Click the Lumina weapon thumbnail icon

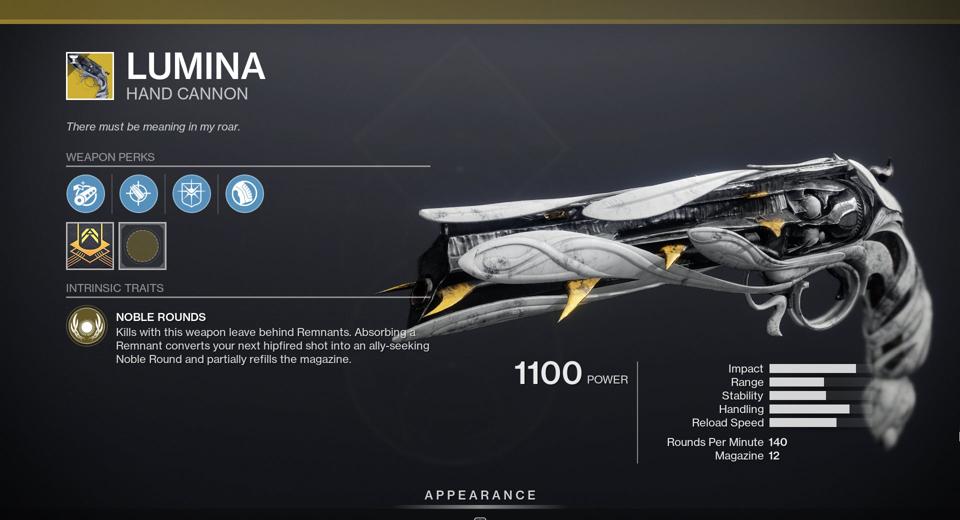point(90,76)
